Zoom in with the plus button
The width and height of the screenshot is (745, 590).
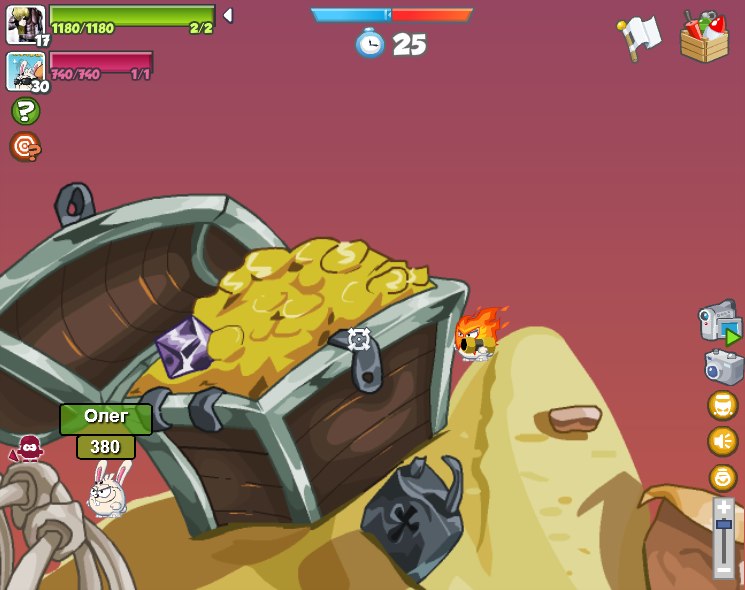pyautogui.click(x=724, y=507)
